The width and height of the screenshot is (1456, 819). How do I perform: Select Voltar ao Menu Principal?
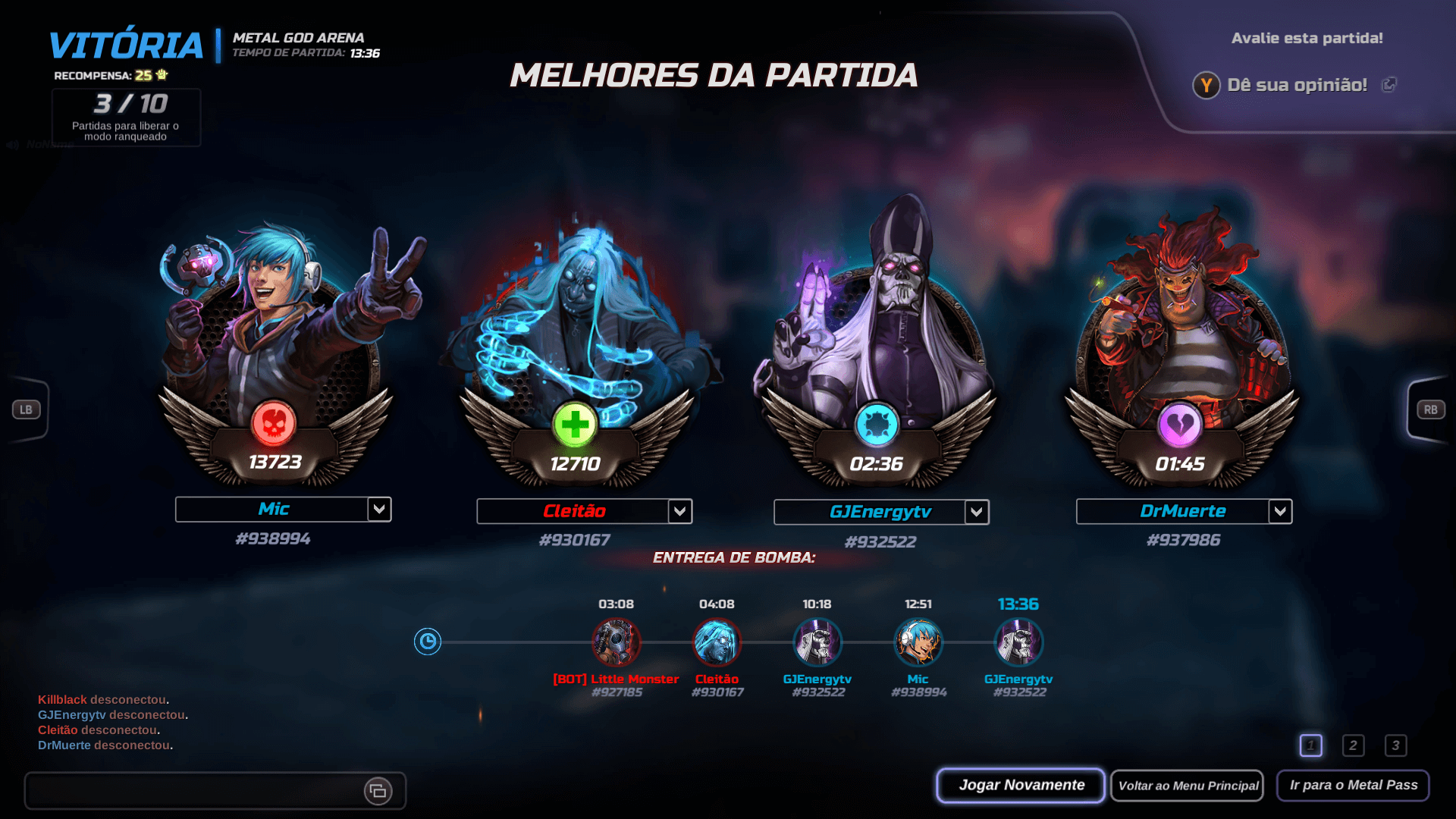[x=1187, y=786]
